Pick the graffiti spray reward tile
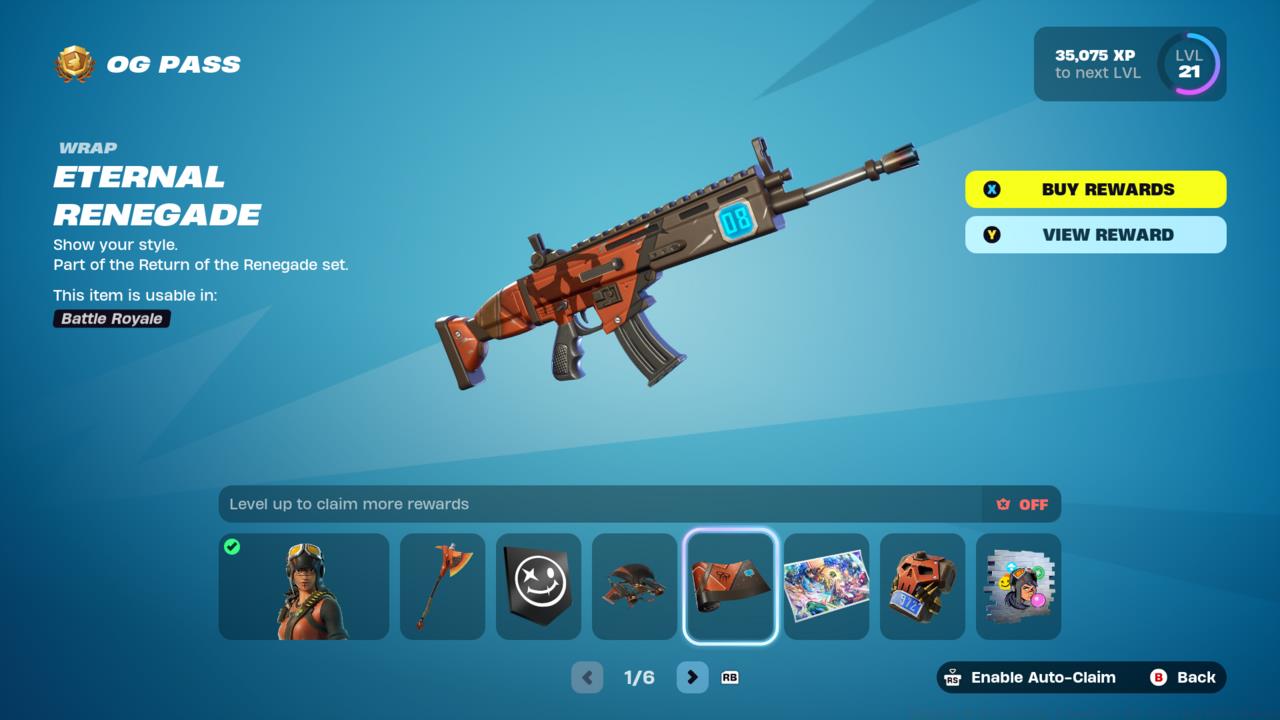 click(1018, 586)
